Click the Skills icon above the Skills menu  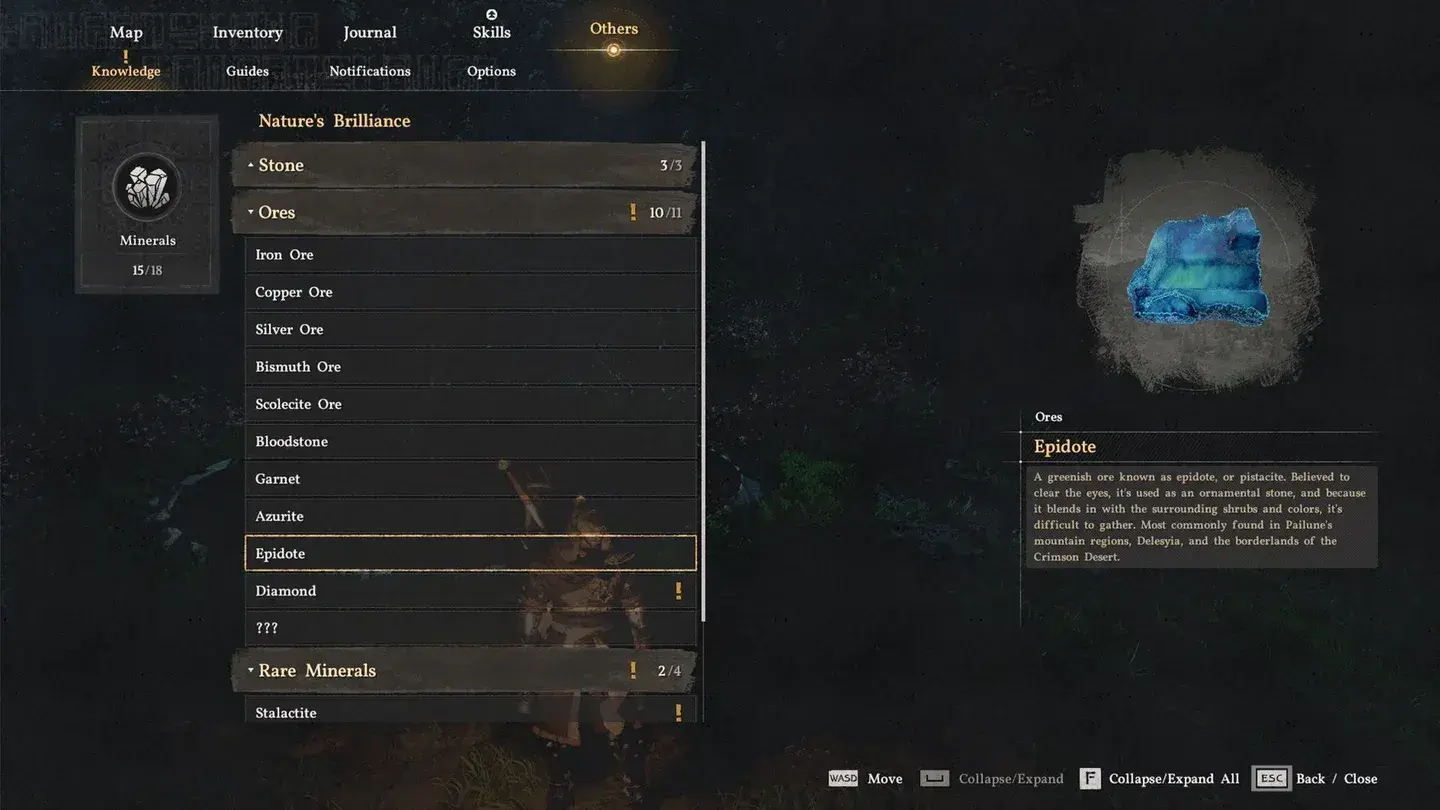click(x=491, y=14)
